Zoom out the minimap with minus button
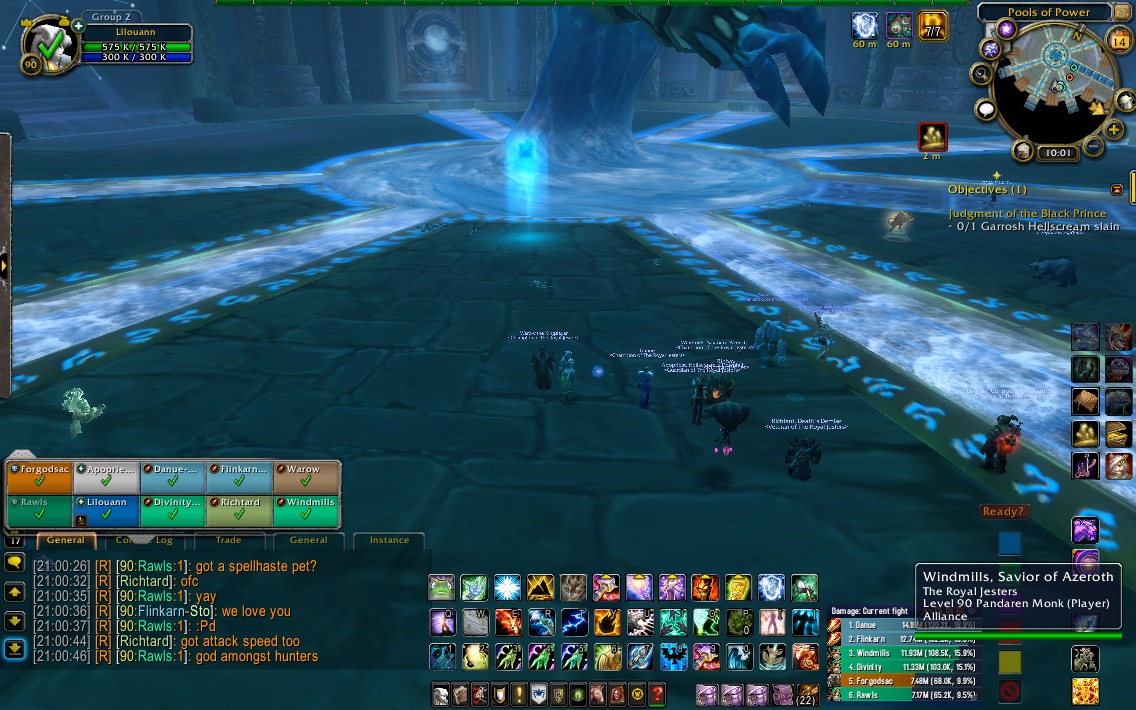 [1093, 147]
